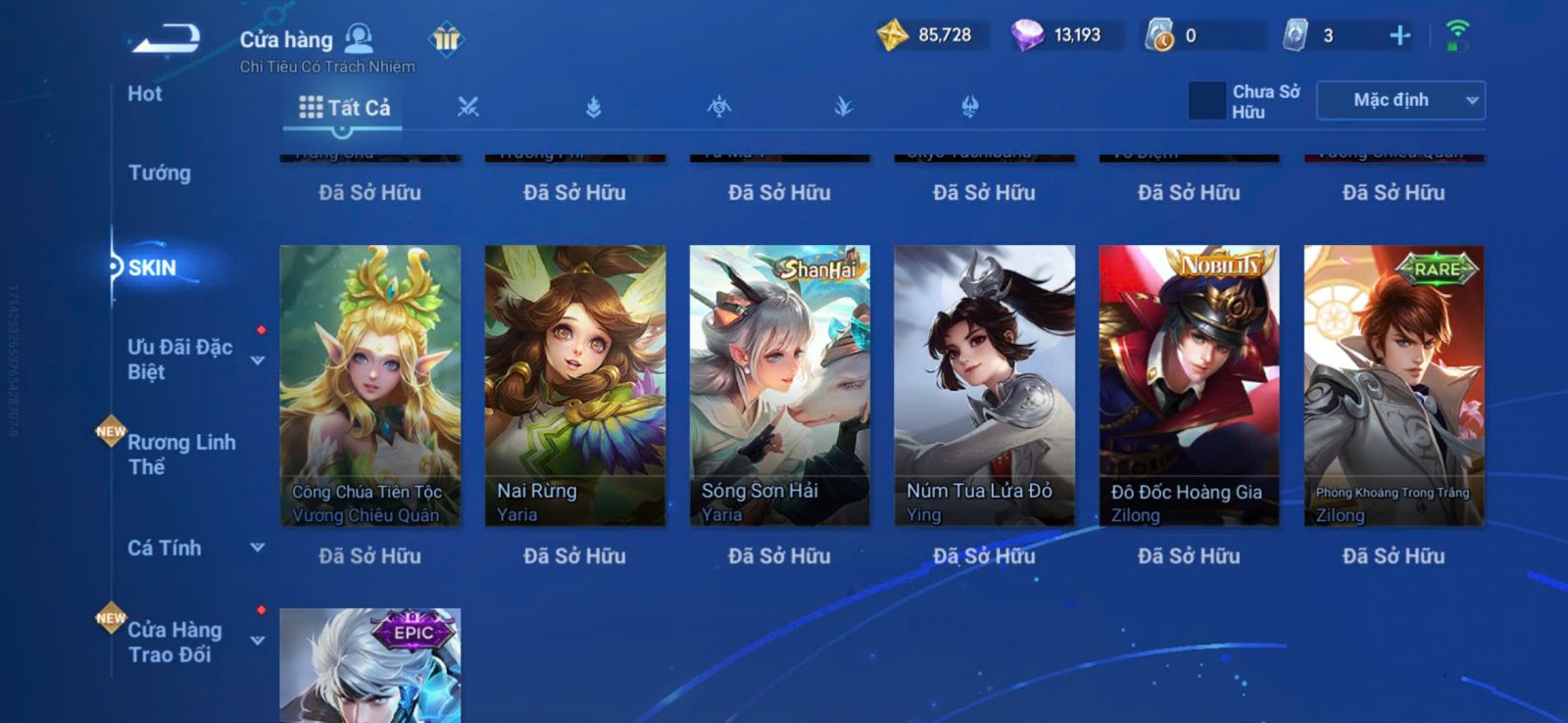Filter skins by crossed swords class icon

(x=468, y=108)
